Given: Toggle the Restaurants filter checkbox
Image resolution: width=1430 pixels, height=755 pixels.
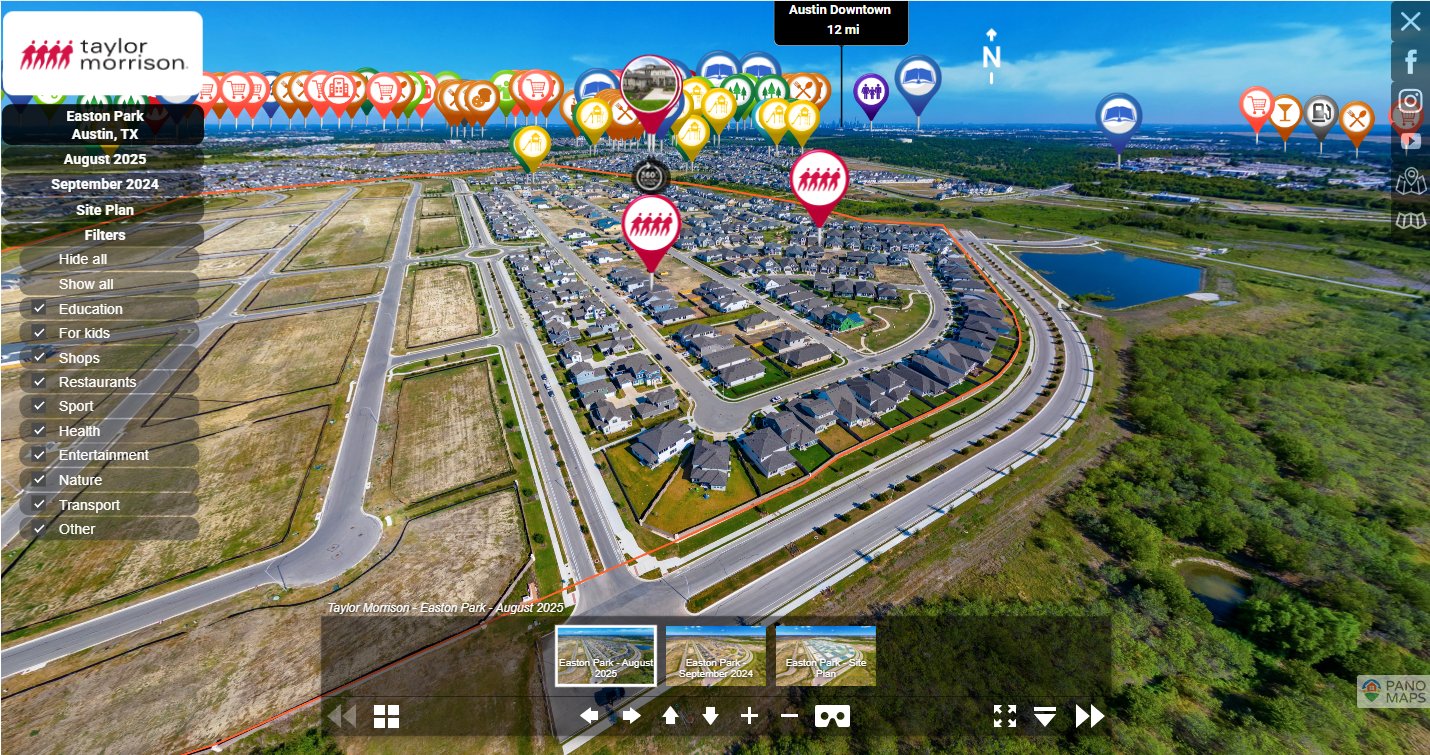Looking at the screenshot, I should [39, 382].
